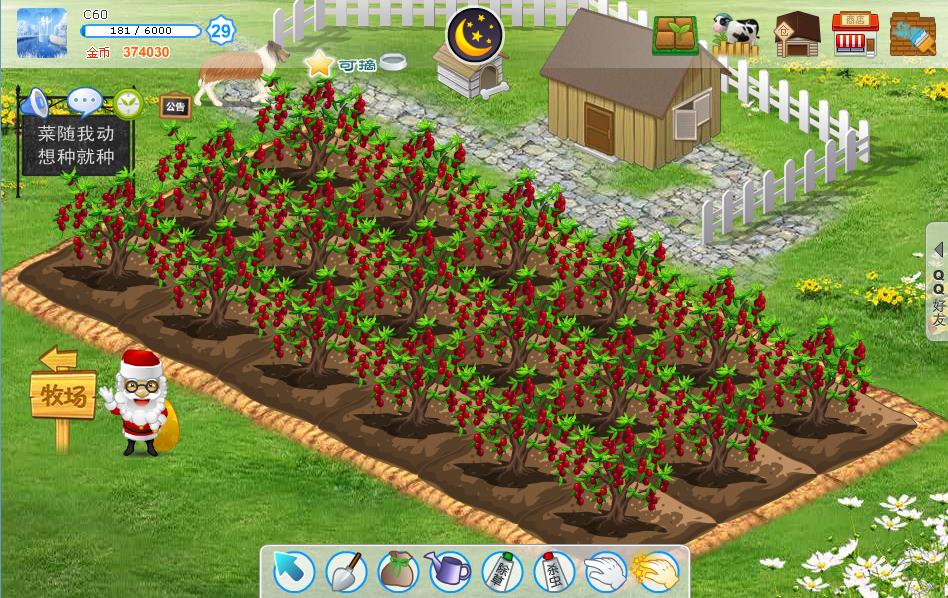Open the cow ranch icon
Image resolution: width=948 pixels, height=598 pixels.
[x=735, y=34]
